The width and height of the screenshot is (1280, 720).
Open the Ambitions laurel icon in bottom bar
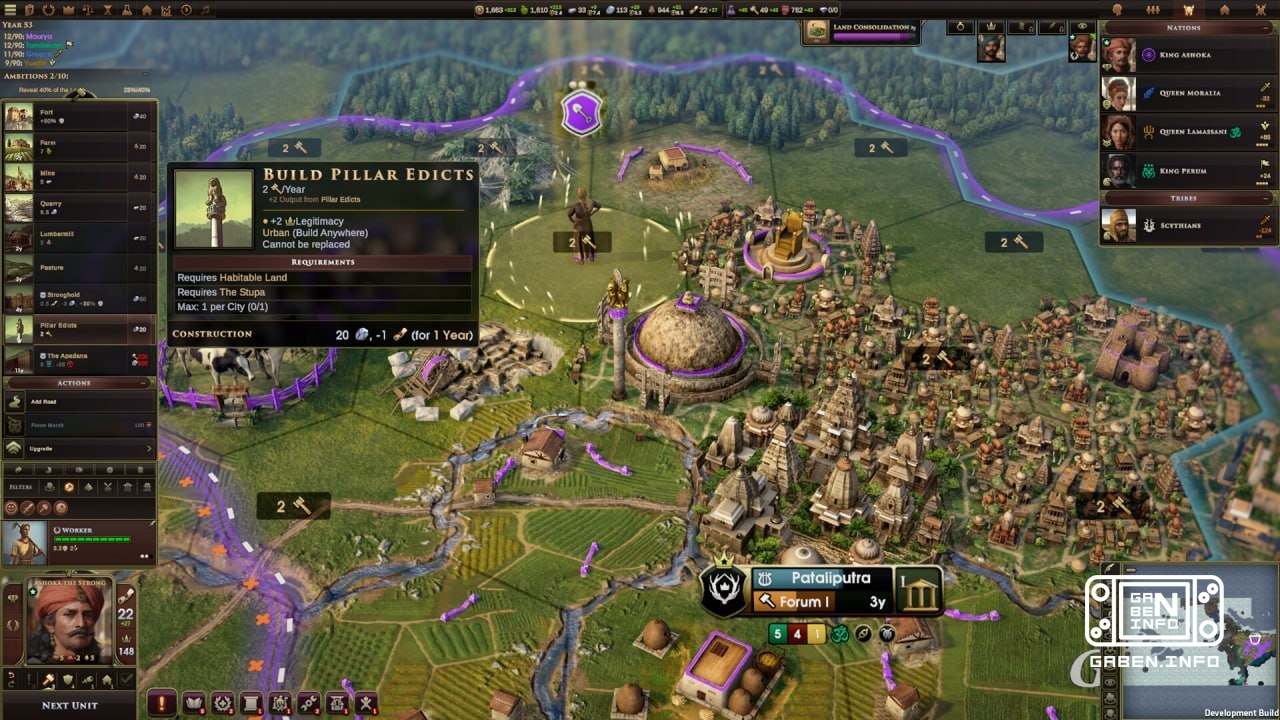point(223,703)
